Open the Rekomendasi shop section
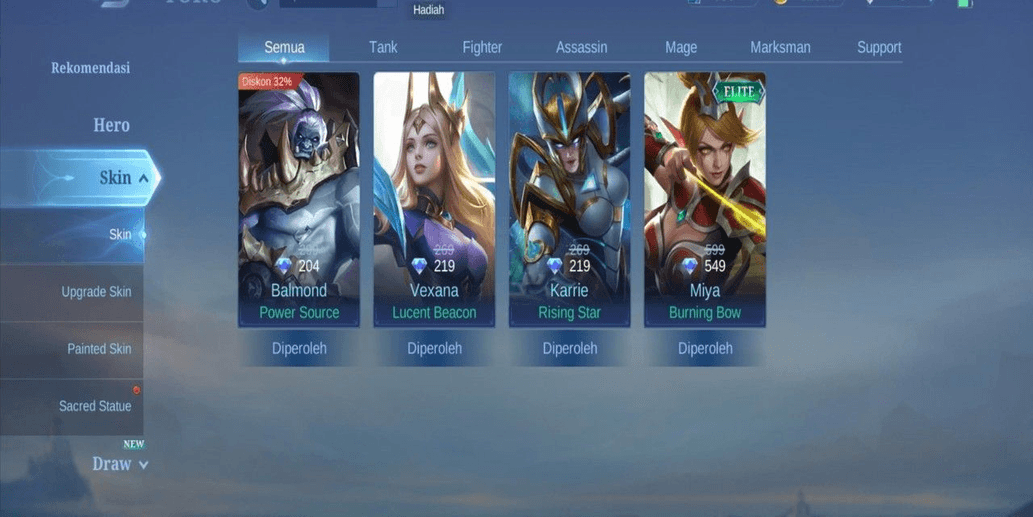This screenshot has height=517, width=1033. [91, 68]
